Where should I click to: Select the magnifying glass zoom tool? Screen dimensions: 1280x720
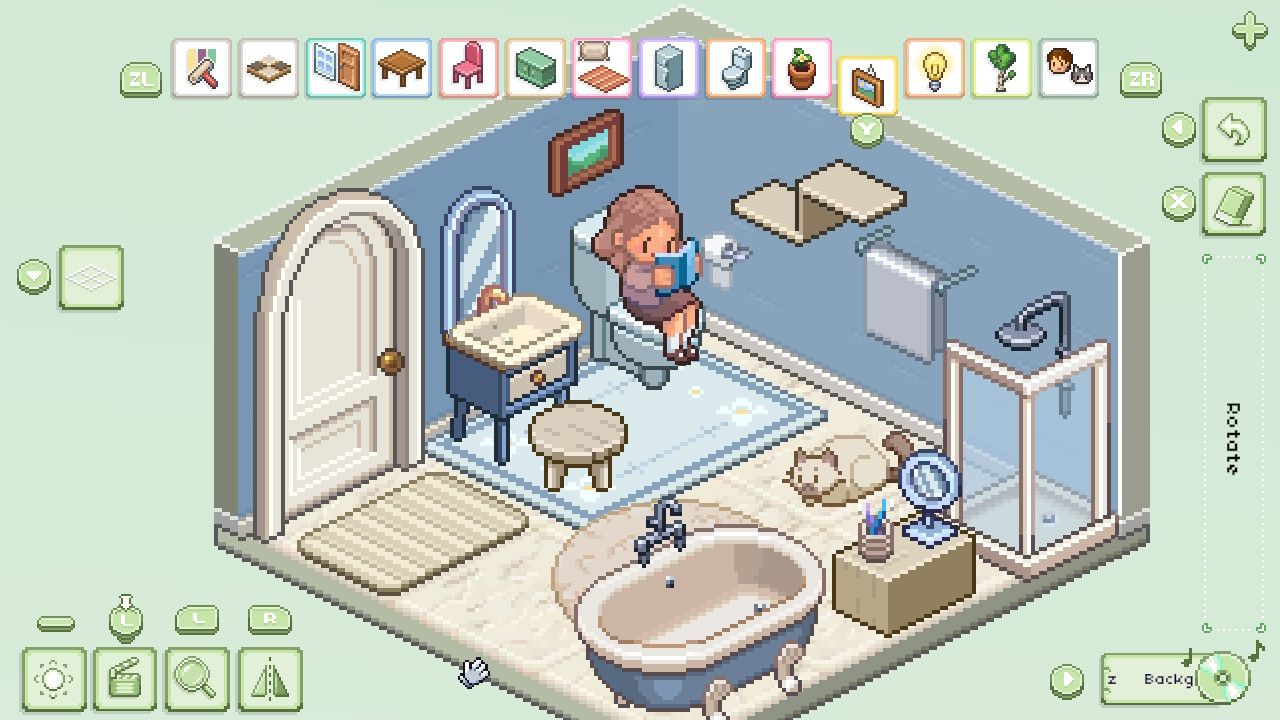(195, 676)
